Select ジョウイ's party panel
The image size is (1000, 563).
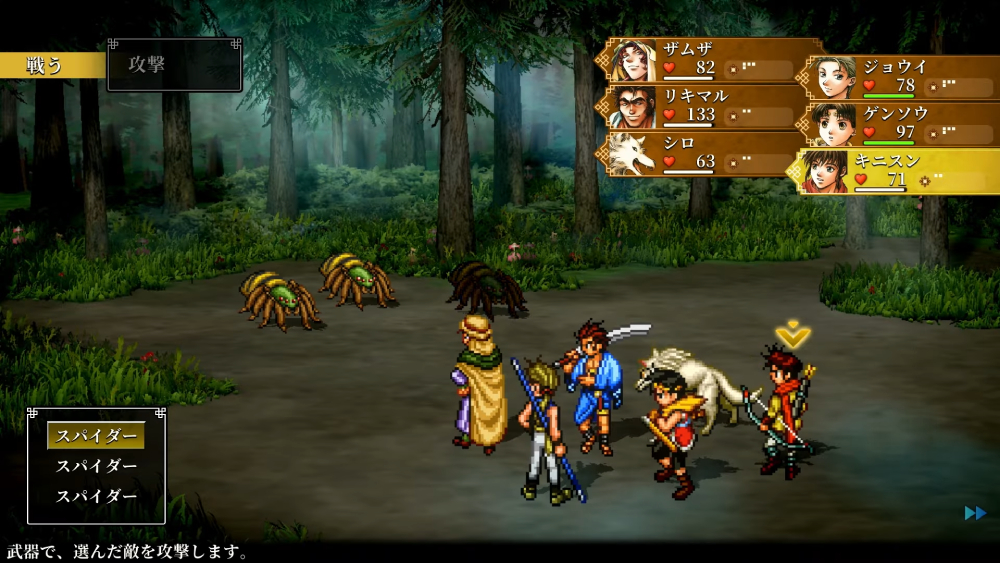point(902,78)
